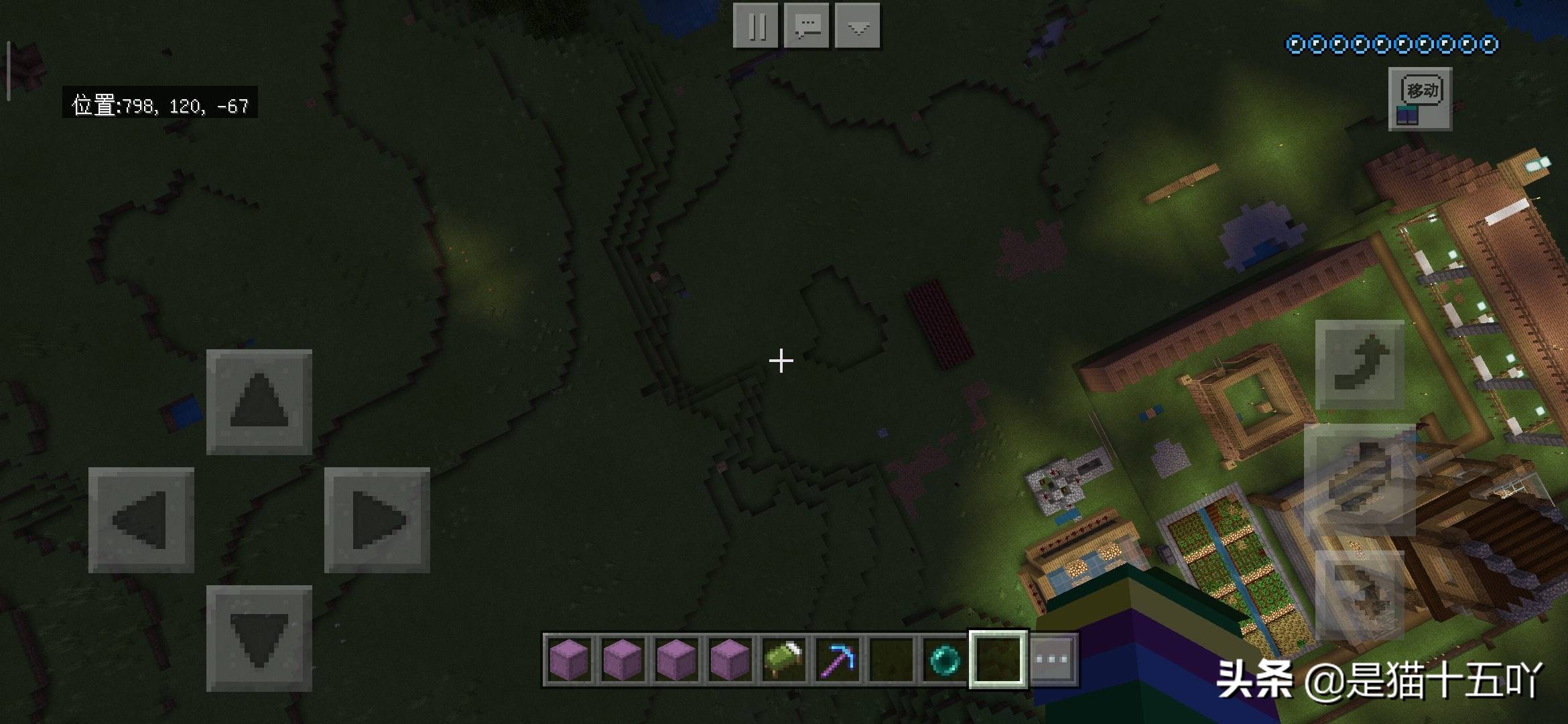Tap the 移动 button
The height and width of the screenshot is (724, 1568).
[x=1420, y=99]
